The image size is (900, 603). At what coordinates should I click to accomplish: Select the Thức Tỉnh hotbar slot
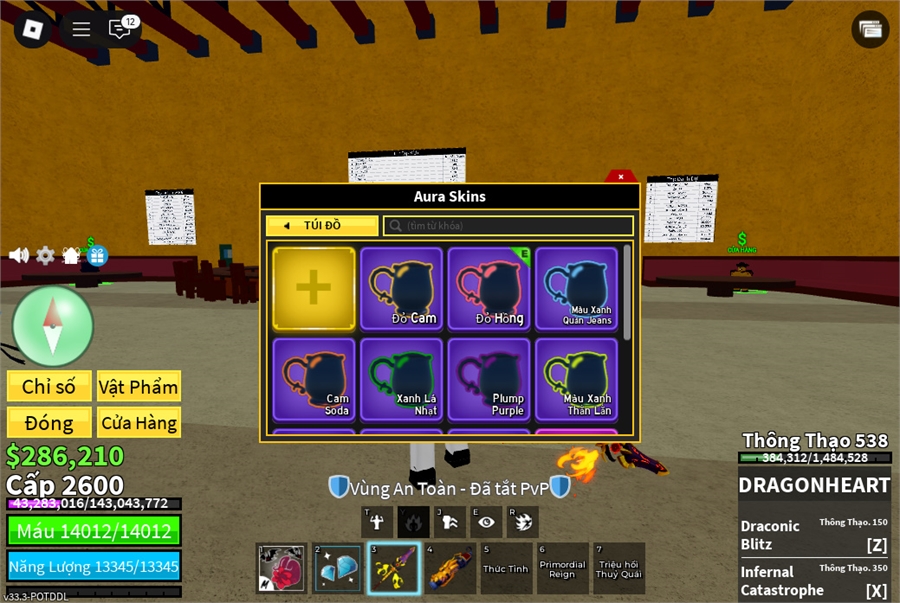click(x=506, y=568)
